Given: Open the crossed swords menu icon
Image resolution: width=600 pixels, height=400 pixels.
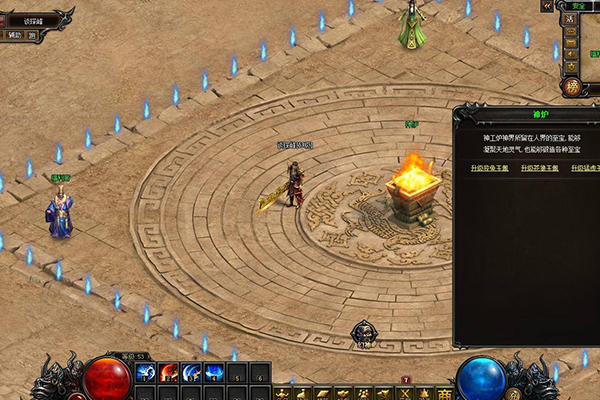Looking at the screenshot, I should (405, 393).
